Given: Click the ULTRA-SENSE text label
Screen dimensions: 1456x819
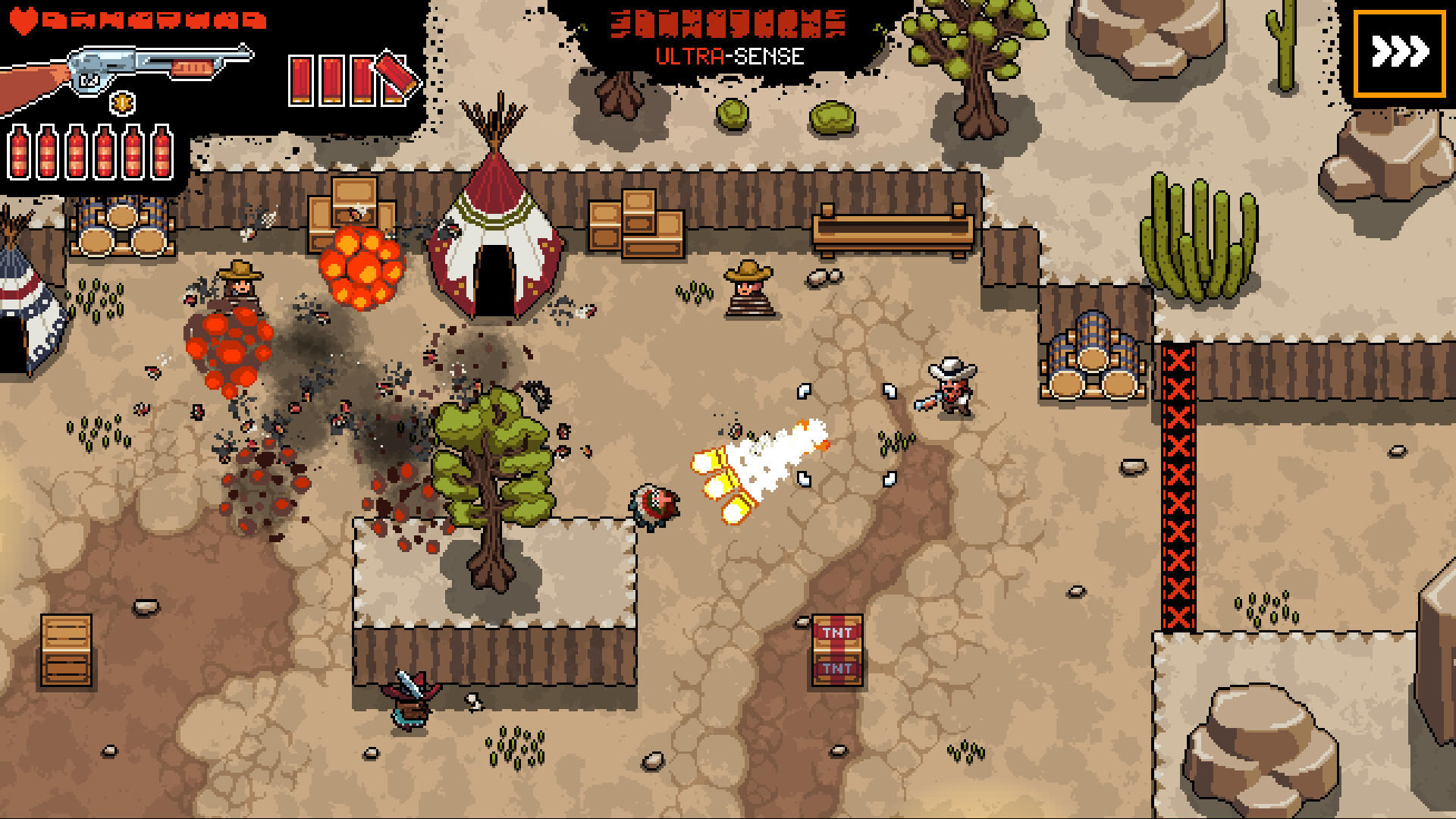Looking at the screenshot, I should 730,55.
